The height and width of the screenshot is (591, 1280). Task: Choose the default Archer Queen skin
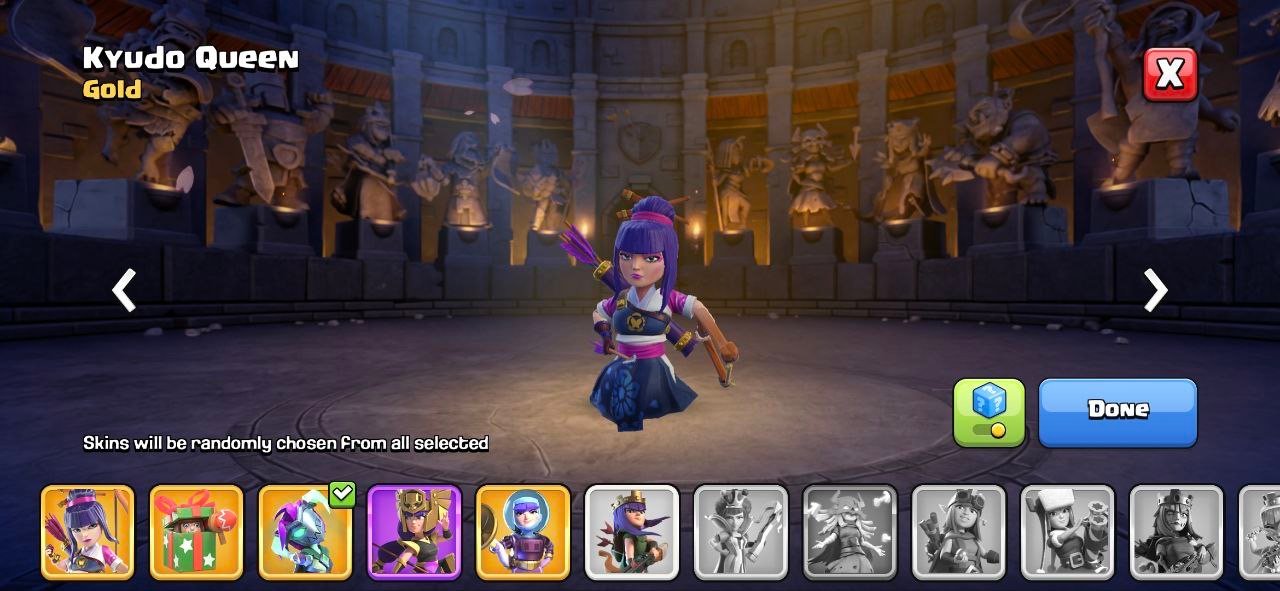[x=632, y=532]
